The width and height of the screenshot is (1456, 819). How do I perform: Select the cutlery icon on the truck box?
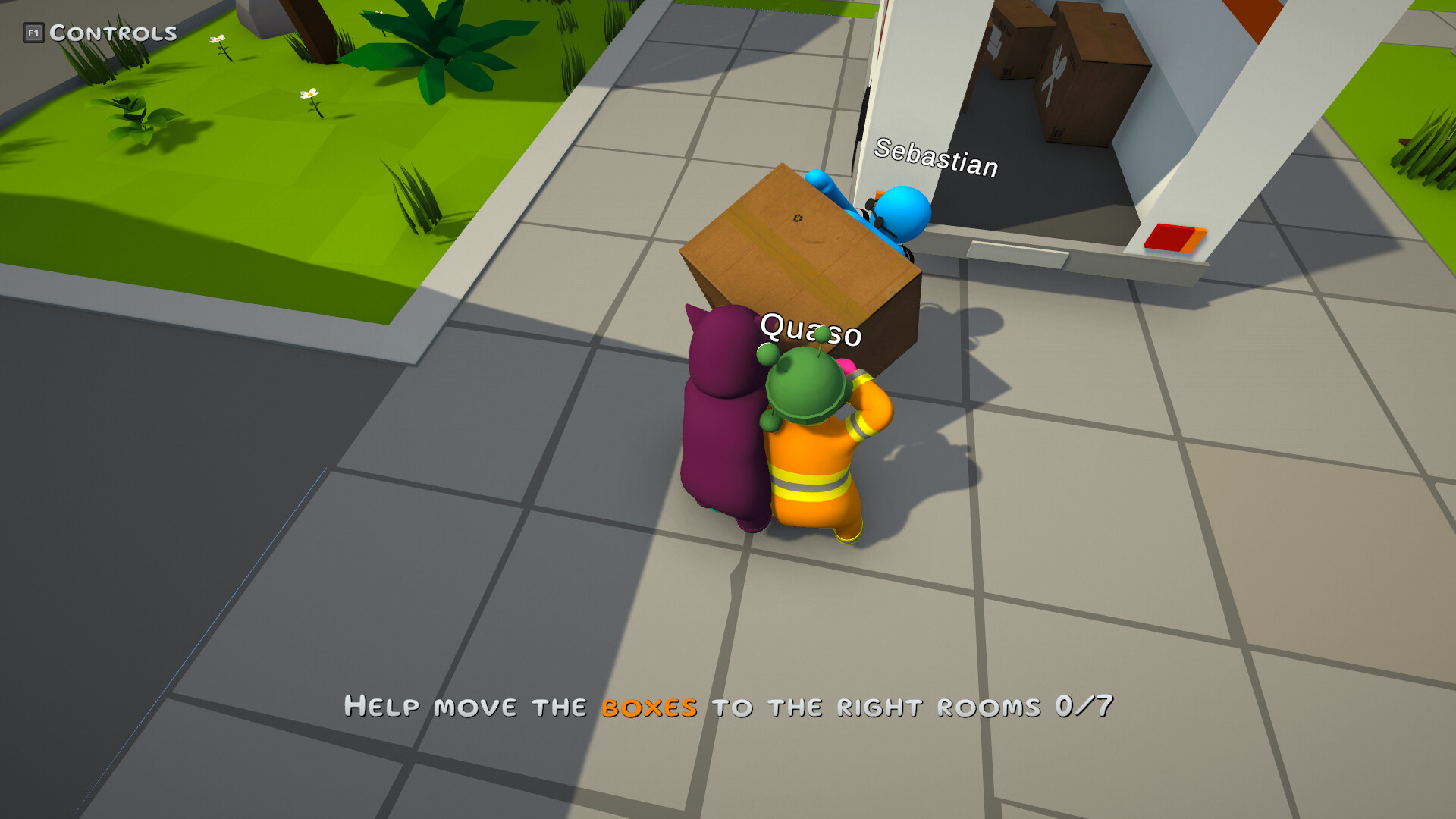(1056, 72)
